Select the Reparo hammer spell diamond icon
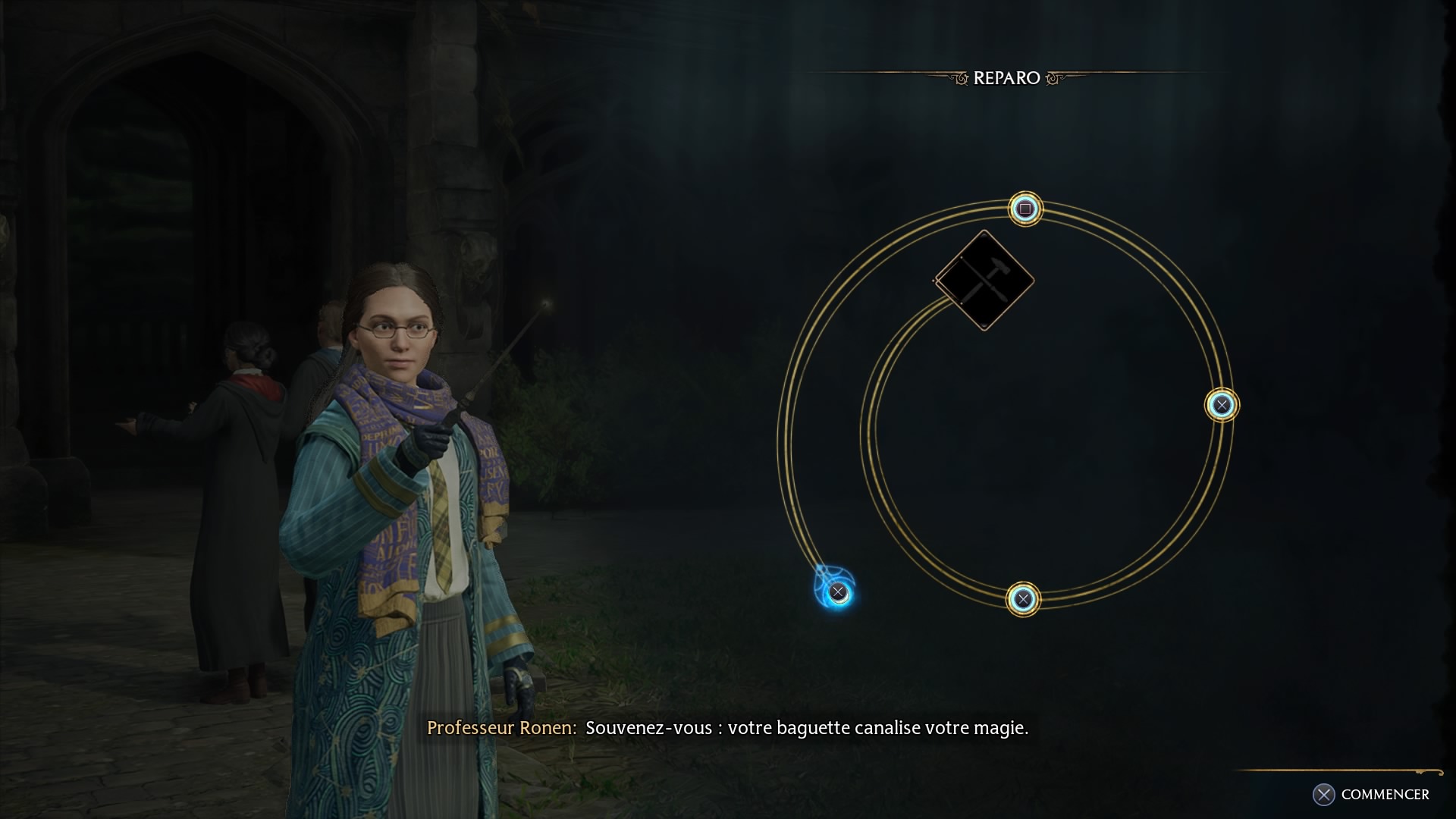The height and width of the screenshot is (819, 1456). [984, 281]
